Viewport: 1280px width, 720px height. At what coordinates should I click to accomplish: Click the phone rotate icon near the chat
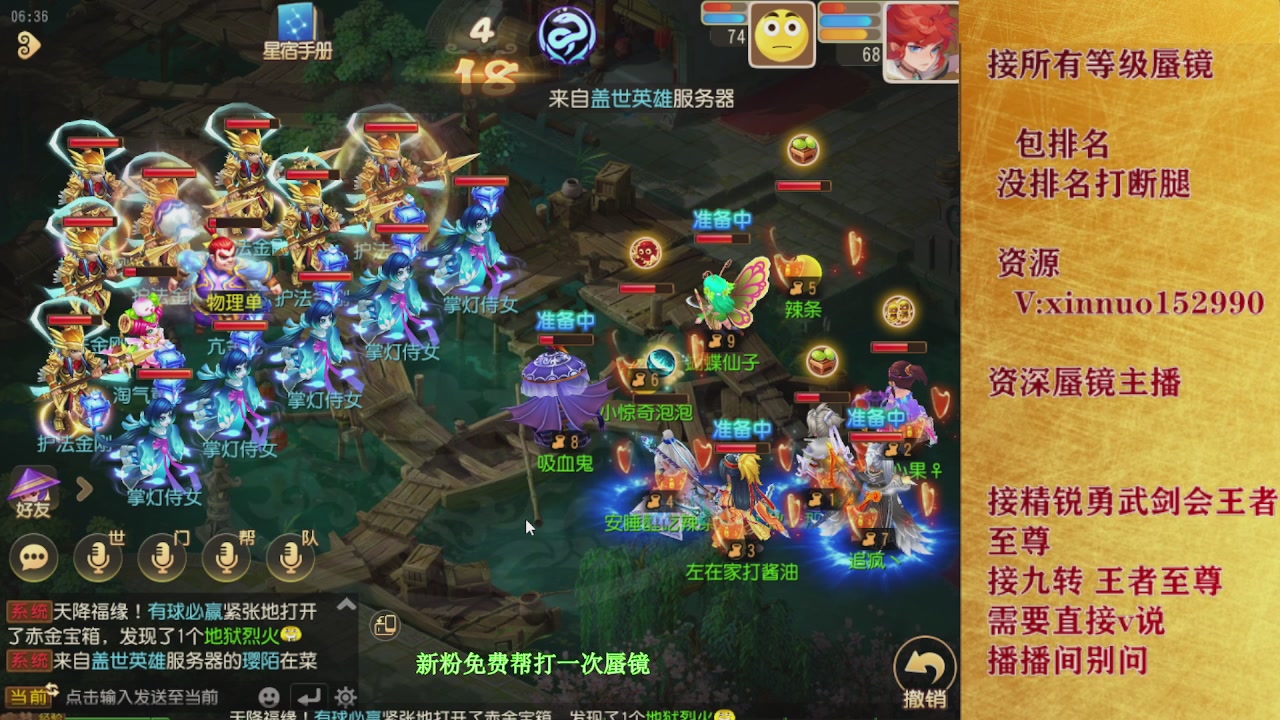coord(385,624)
